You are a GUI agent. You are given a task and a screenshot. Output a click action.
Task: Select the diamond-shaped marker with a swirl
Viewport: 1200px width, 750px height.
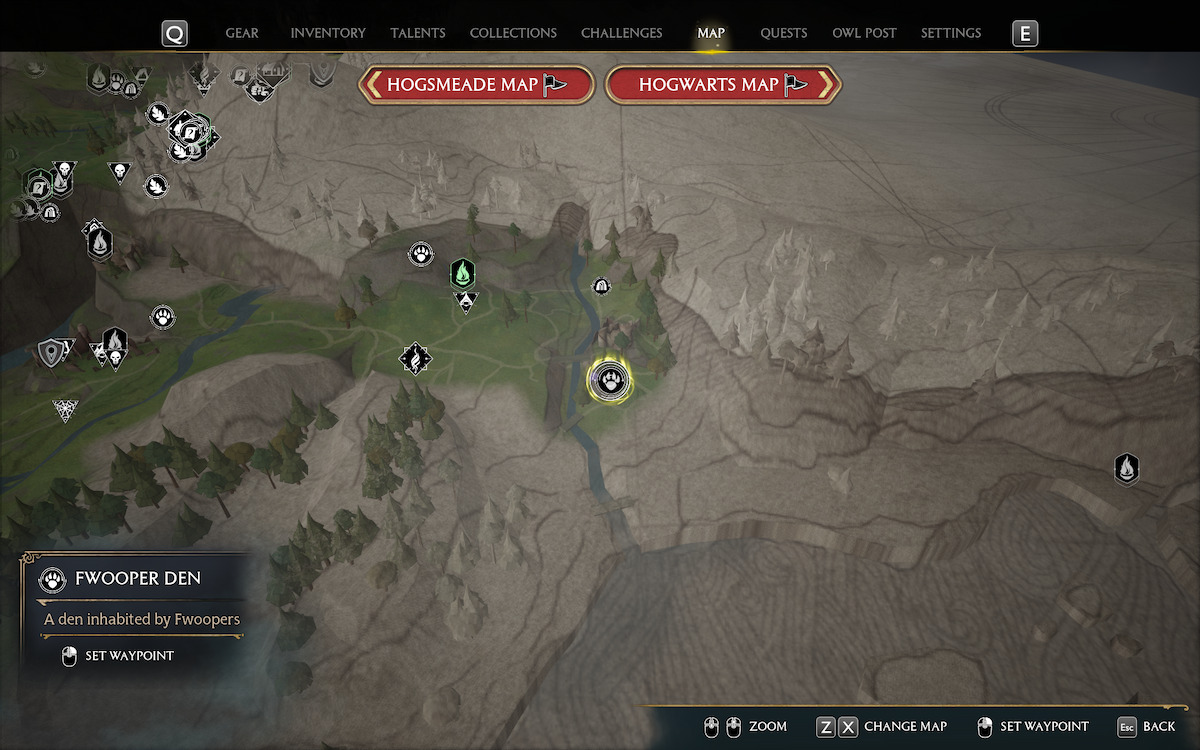415,357
